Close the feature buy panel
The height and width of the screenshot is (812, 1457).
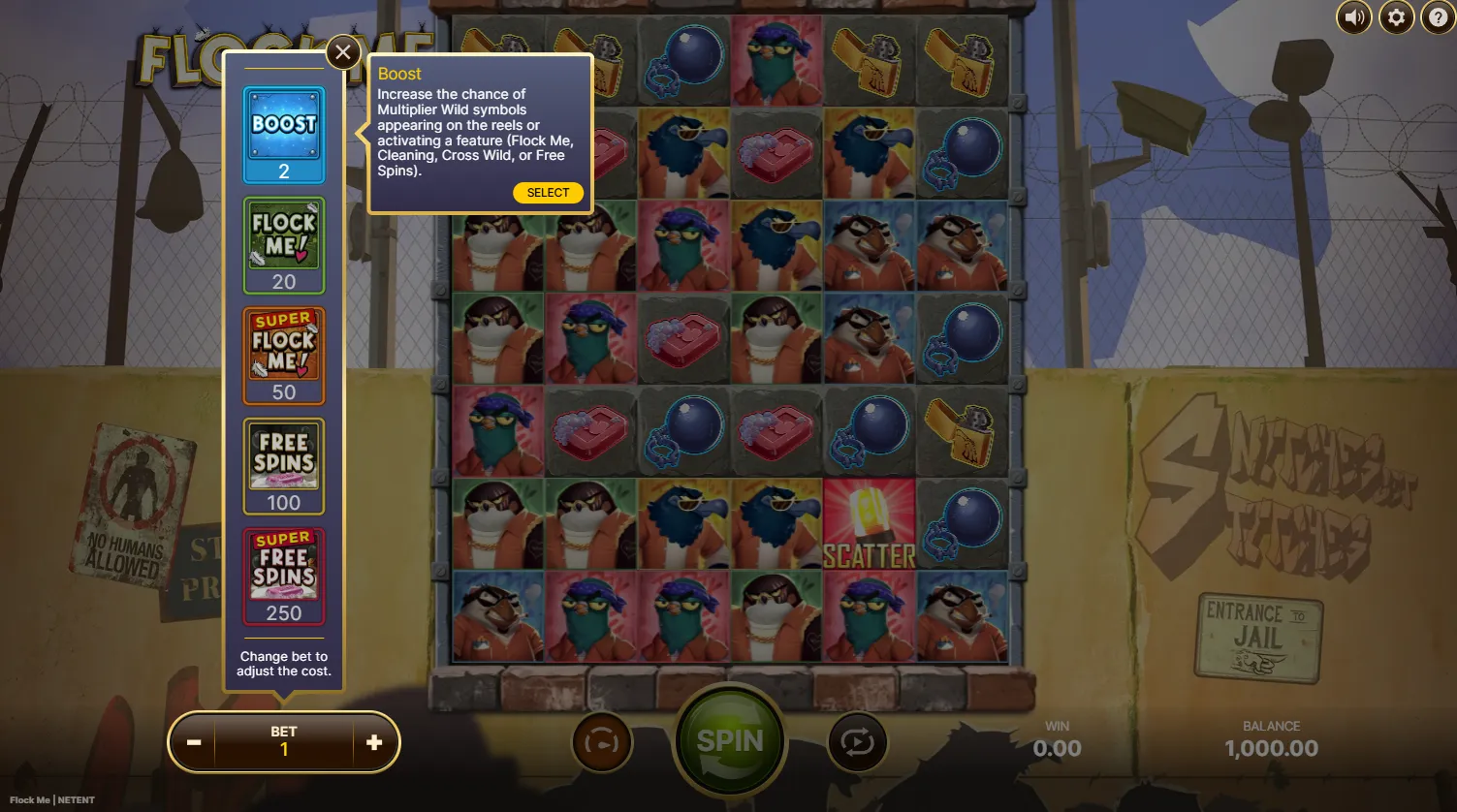343,52
